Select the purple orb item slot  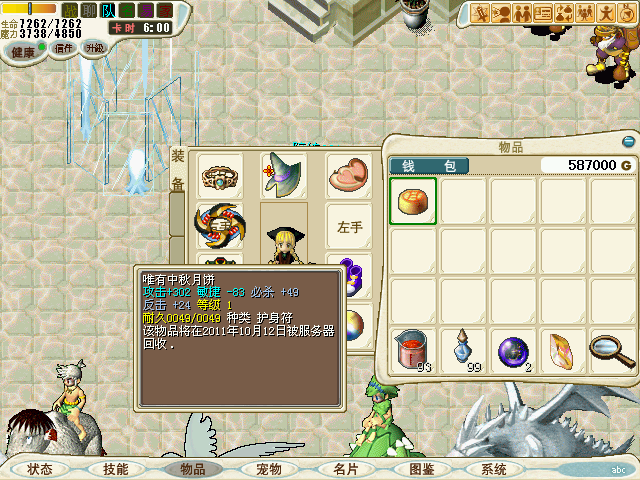tap(513, 349)
